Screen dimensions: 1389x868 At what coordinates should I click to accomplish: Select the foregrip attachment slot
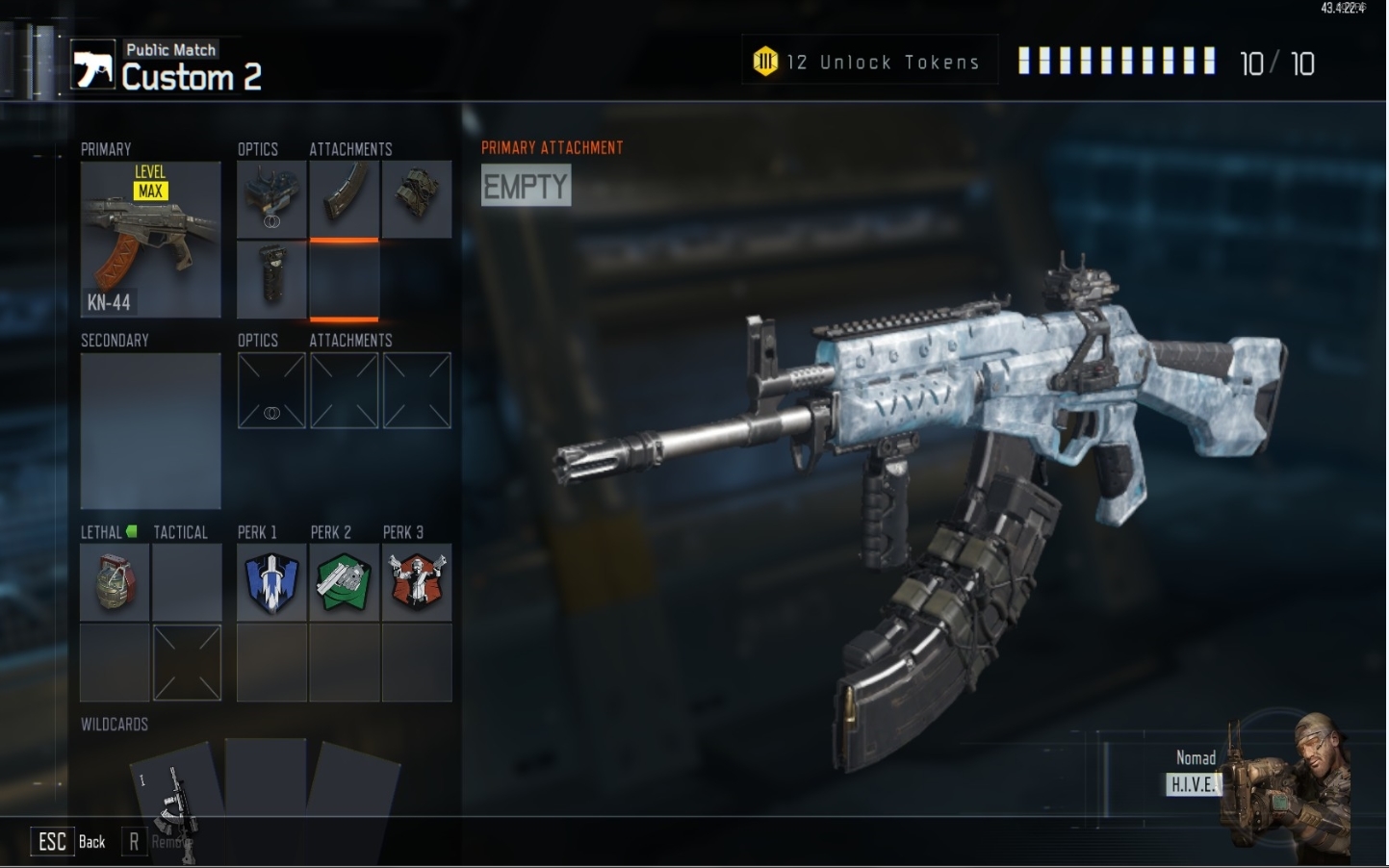click(x=271, y=279)
